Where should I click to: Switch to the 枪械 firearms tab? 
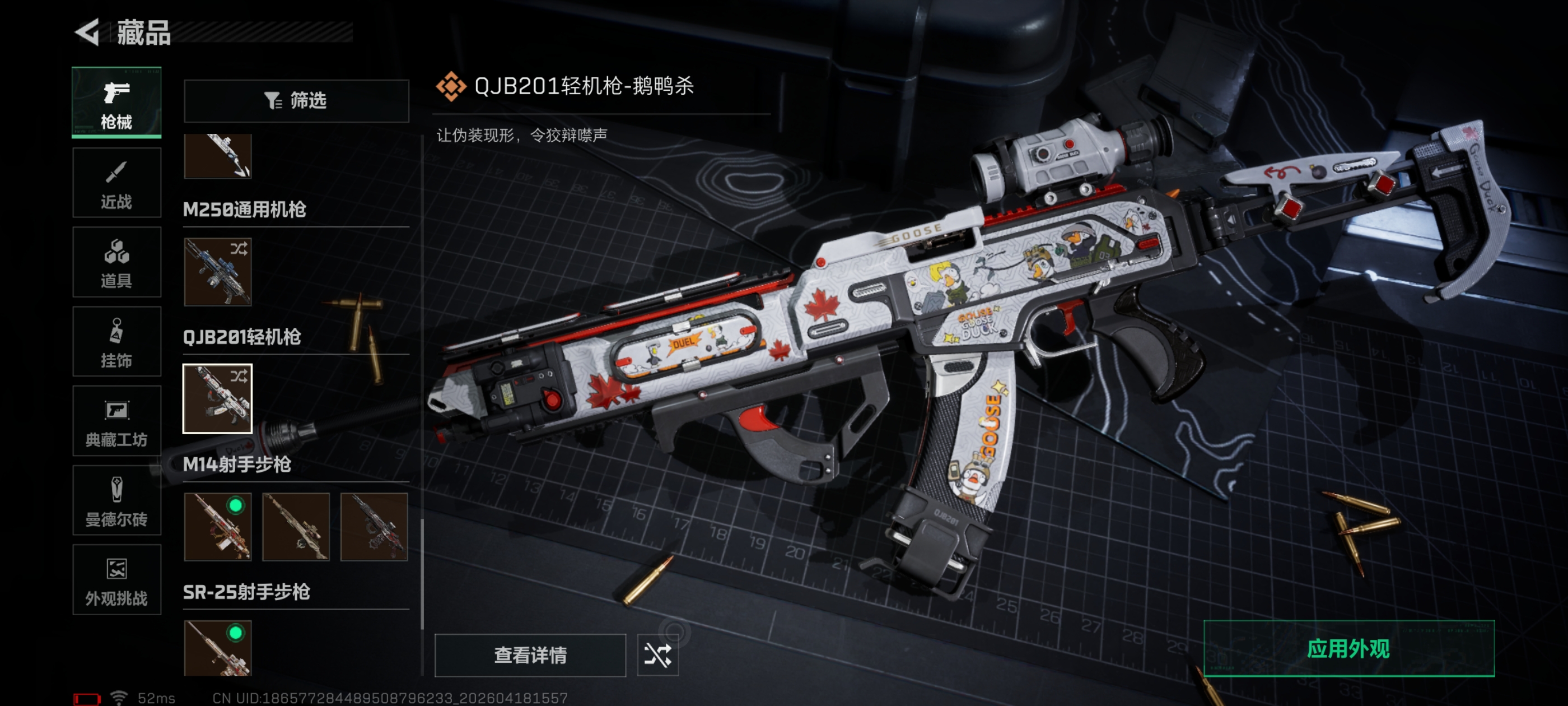[x=116, y=103]
